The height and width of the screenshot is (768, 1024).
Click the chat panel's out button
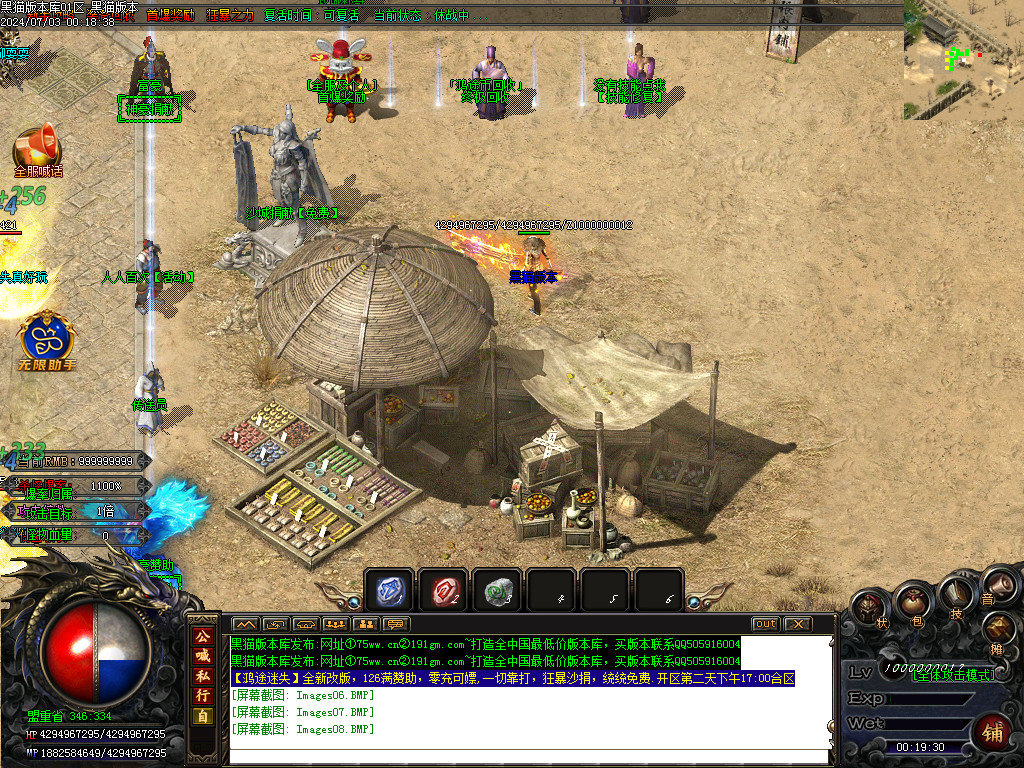765,624
